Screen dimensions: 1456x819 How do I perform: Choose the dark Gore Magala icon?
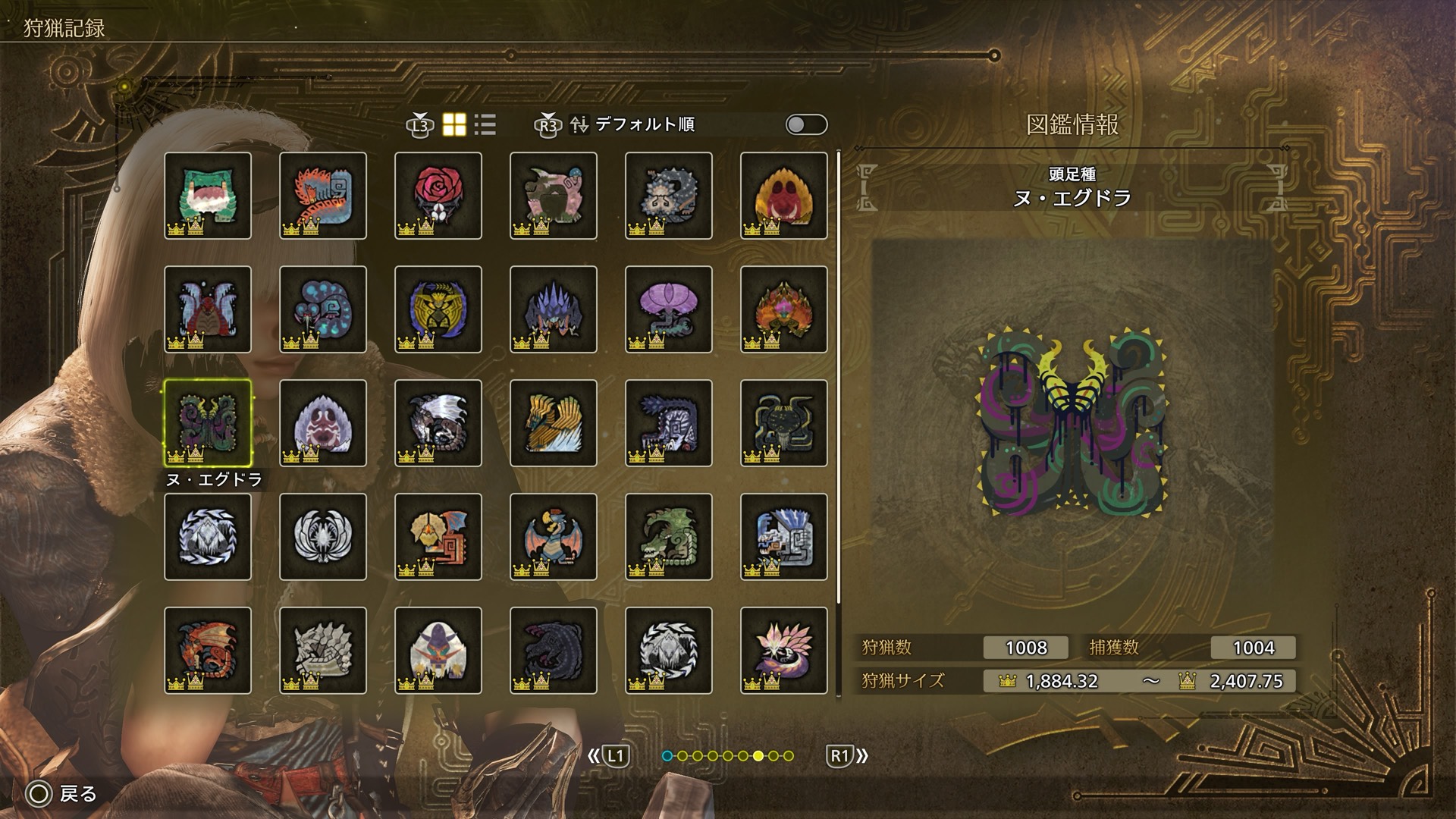click(554, 651)
